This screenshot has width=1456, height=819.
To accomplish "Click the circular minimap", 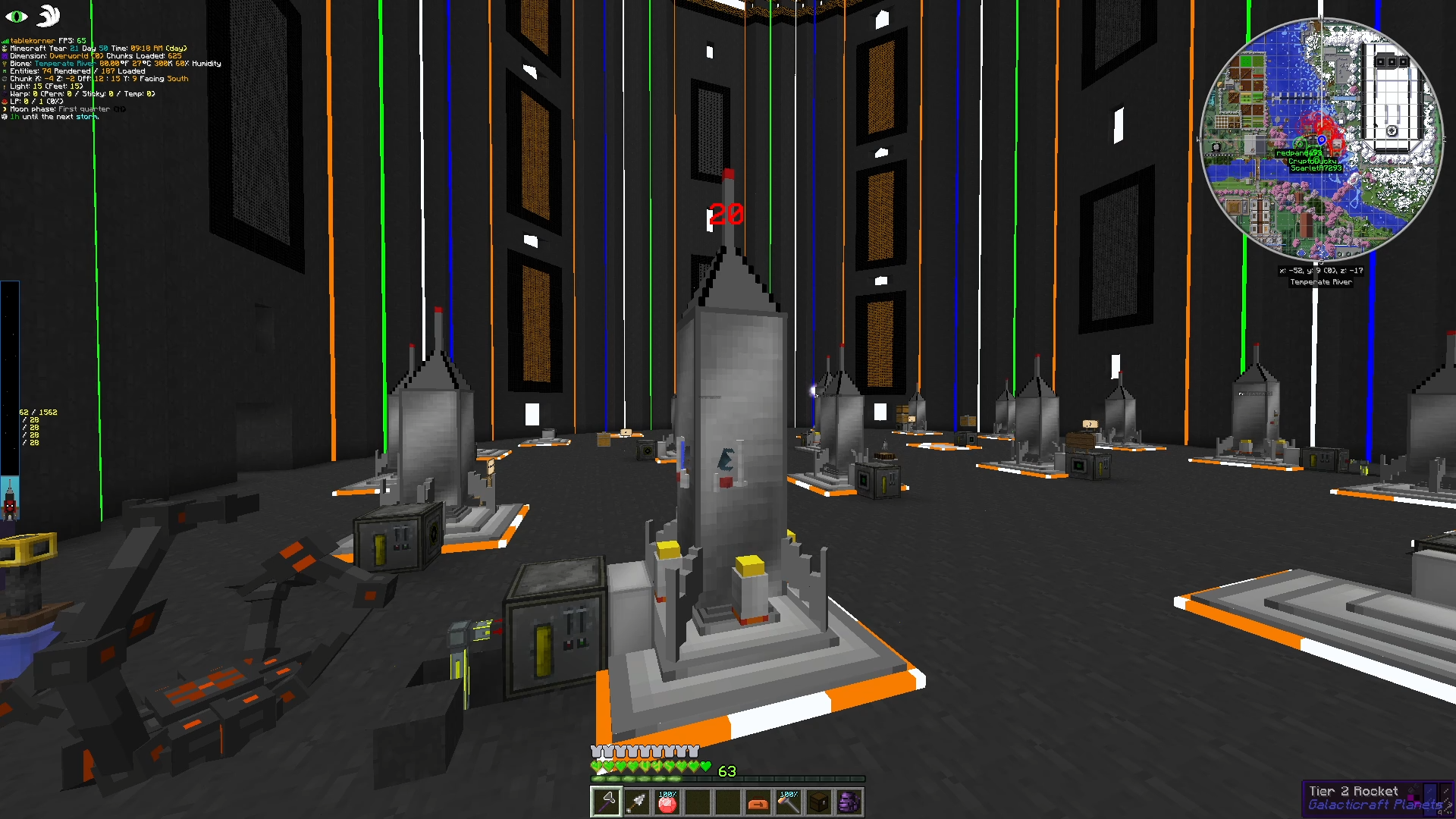I will tap(1320, 140).
